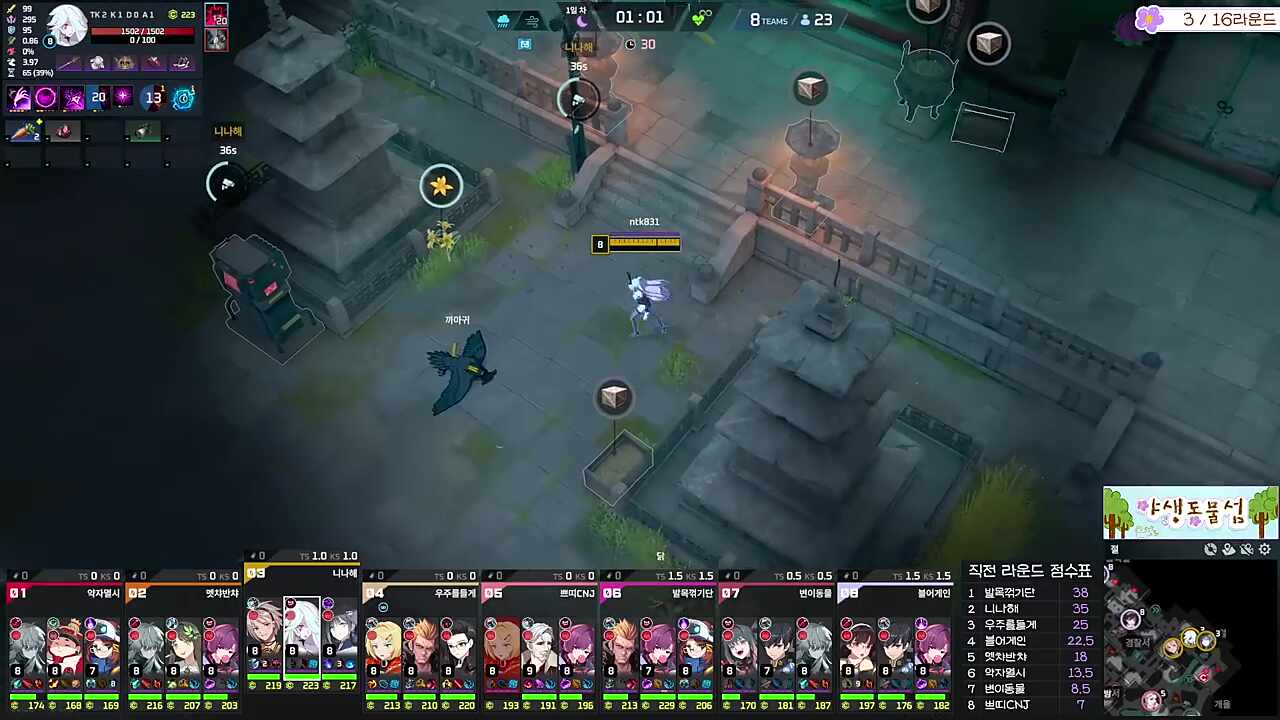The height and width of the screenshot is (720, 1280).
Task: Expand the weather forecast icons at top
Action: pos(517,19)
